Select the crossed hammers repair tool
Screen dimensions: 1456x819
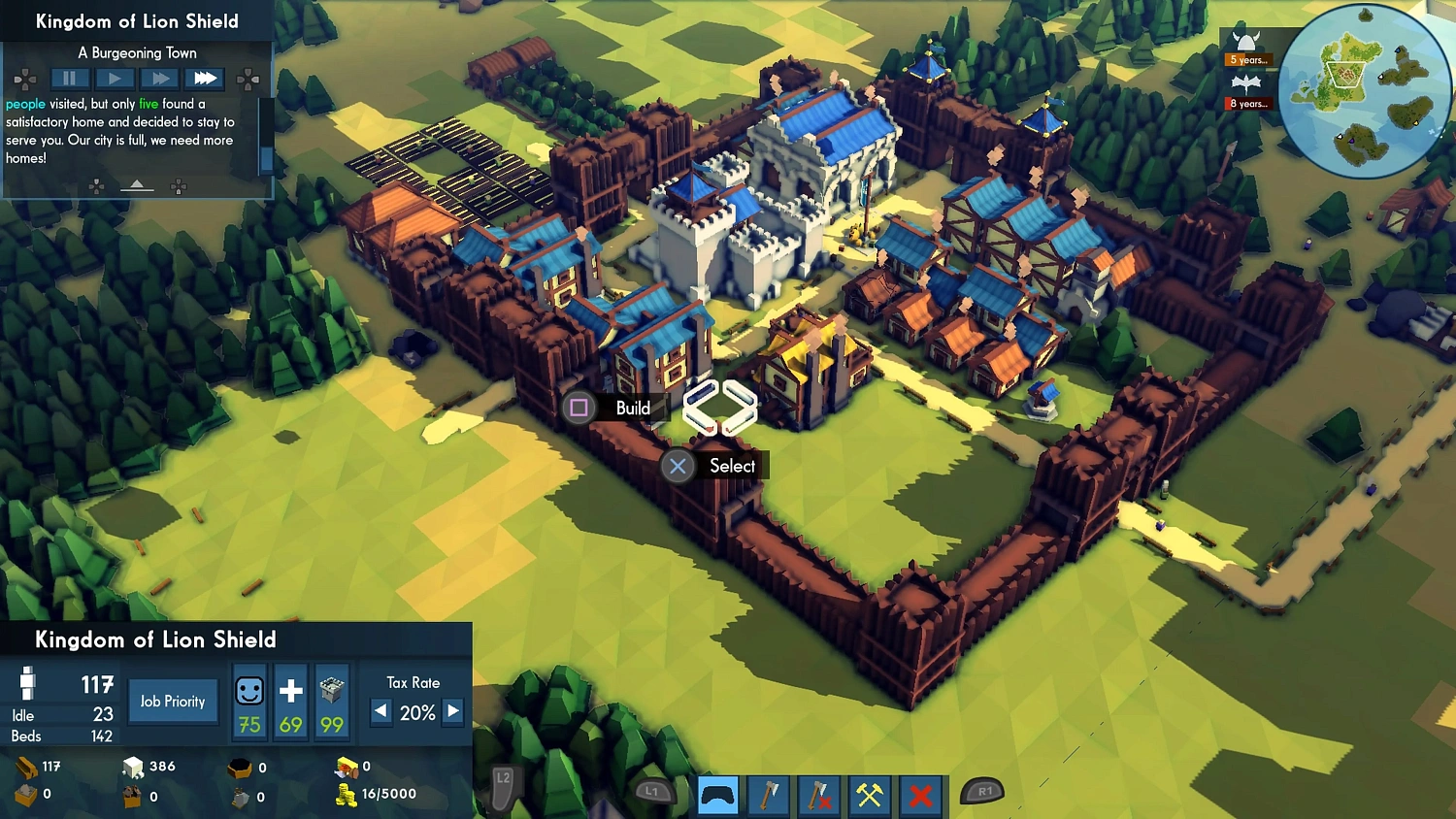click(869, 796)
